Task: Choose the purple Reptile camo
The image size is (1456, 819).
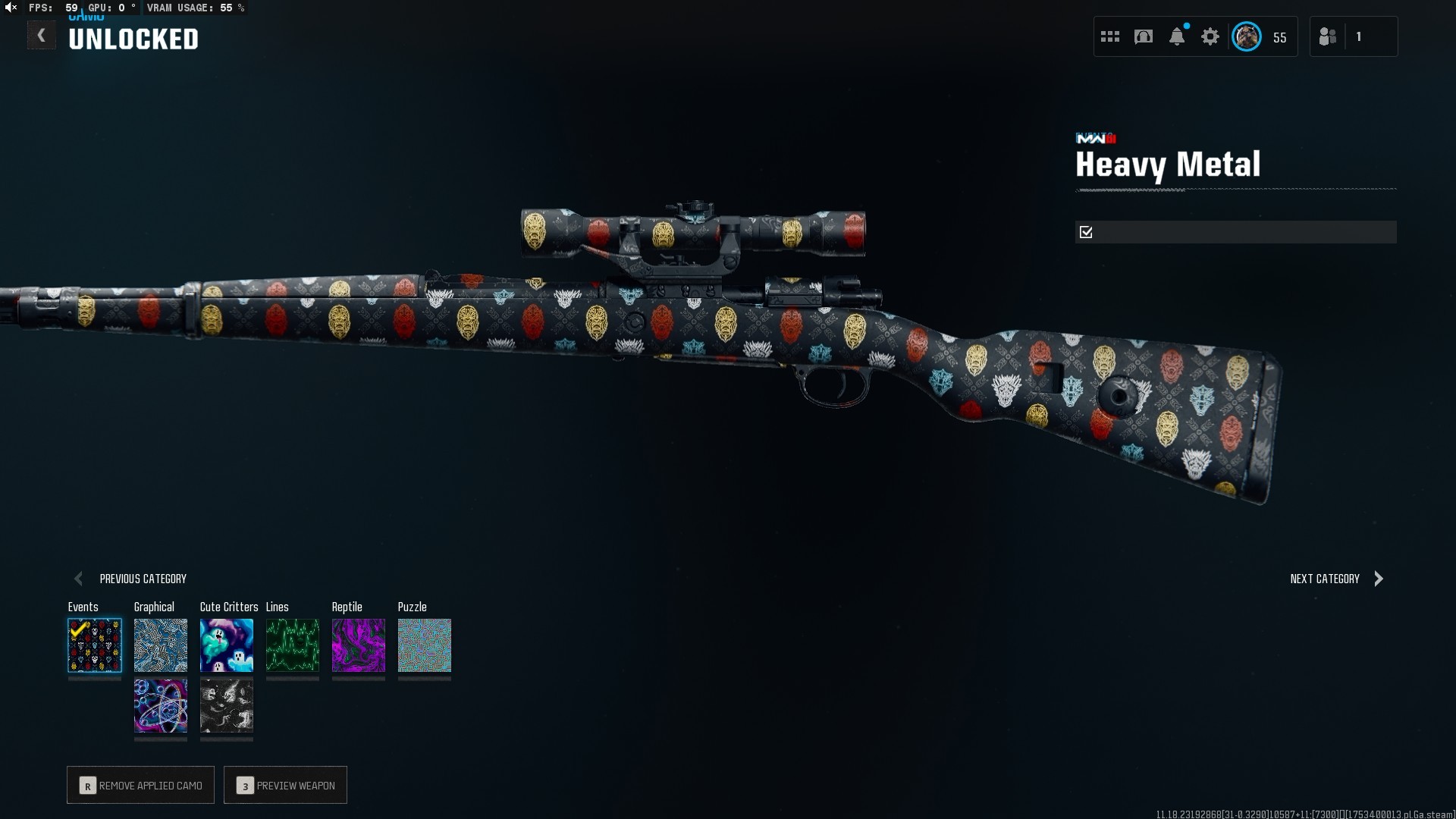Action: click(x=359, y=645)
